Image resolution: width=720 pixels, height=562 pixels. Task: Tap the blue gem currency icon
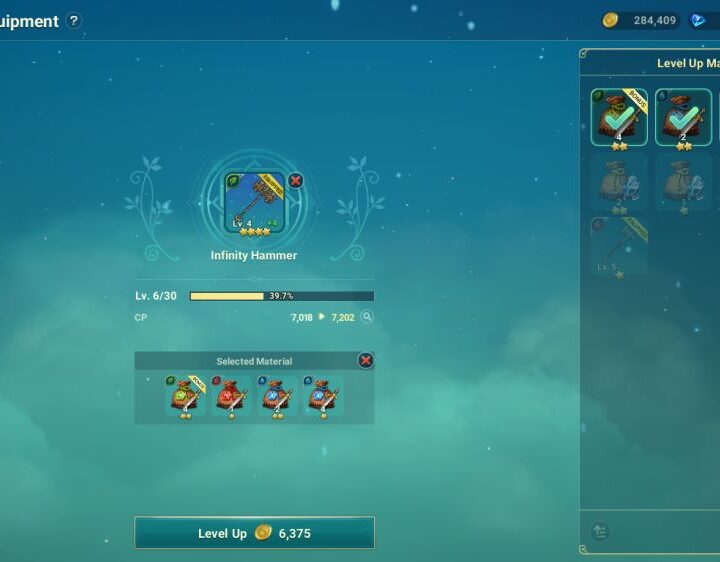698,20
